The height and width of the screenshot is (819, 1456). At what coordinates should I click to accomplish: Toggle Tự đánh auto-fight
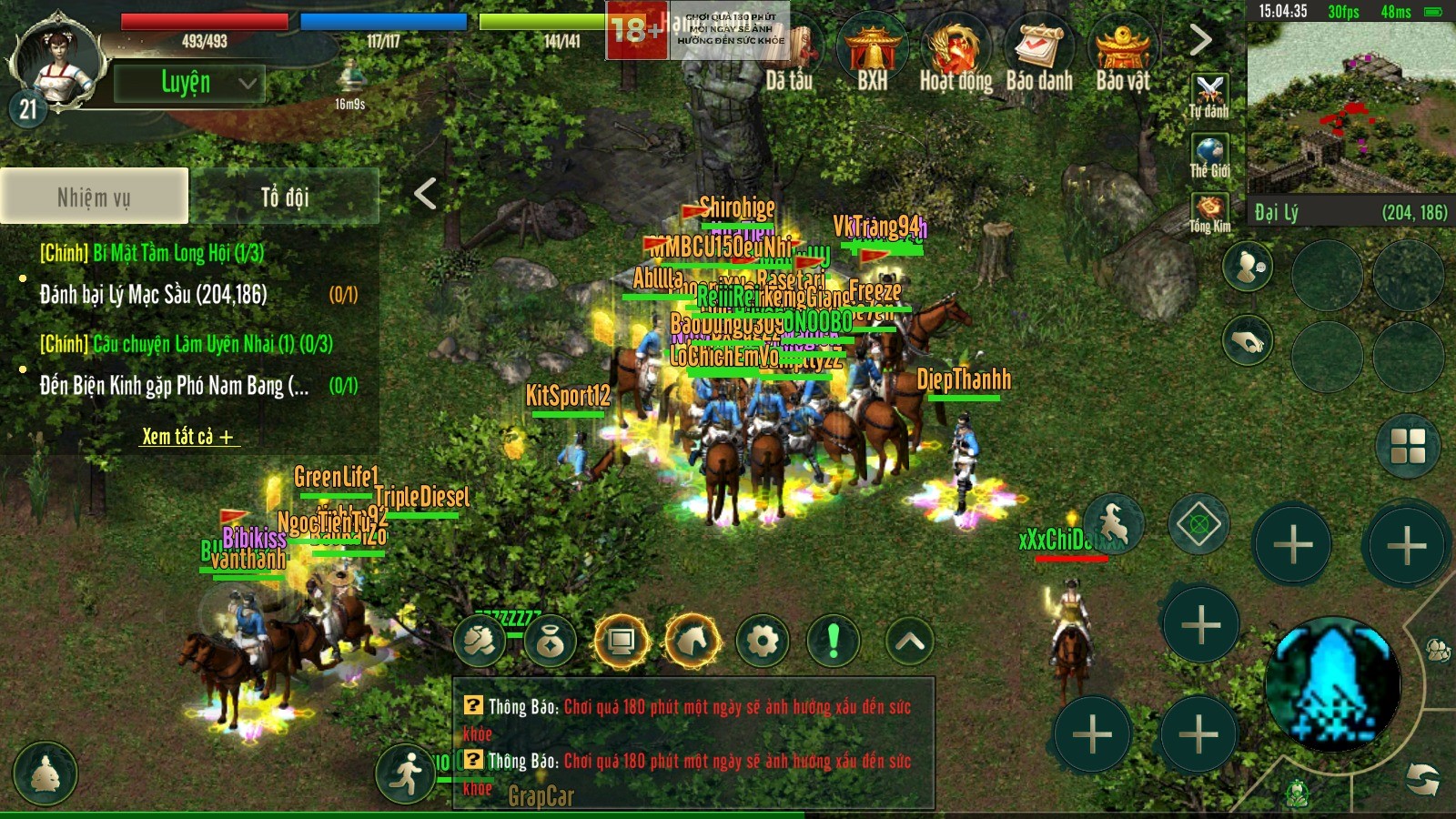(x=1209, y=95)
